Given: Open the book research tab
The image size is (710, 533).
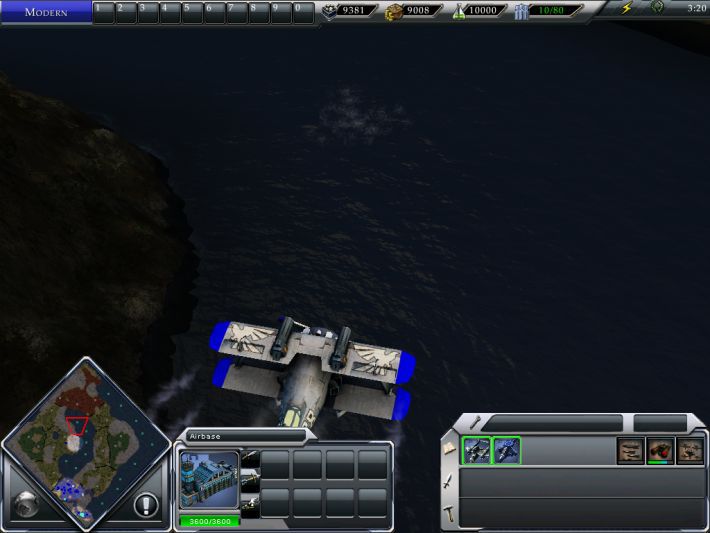Looking at the screenshot, I should click(x=452, y=449).
